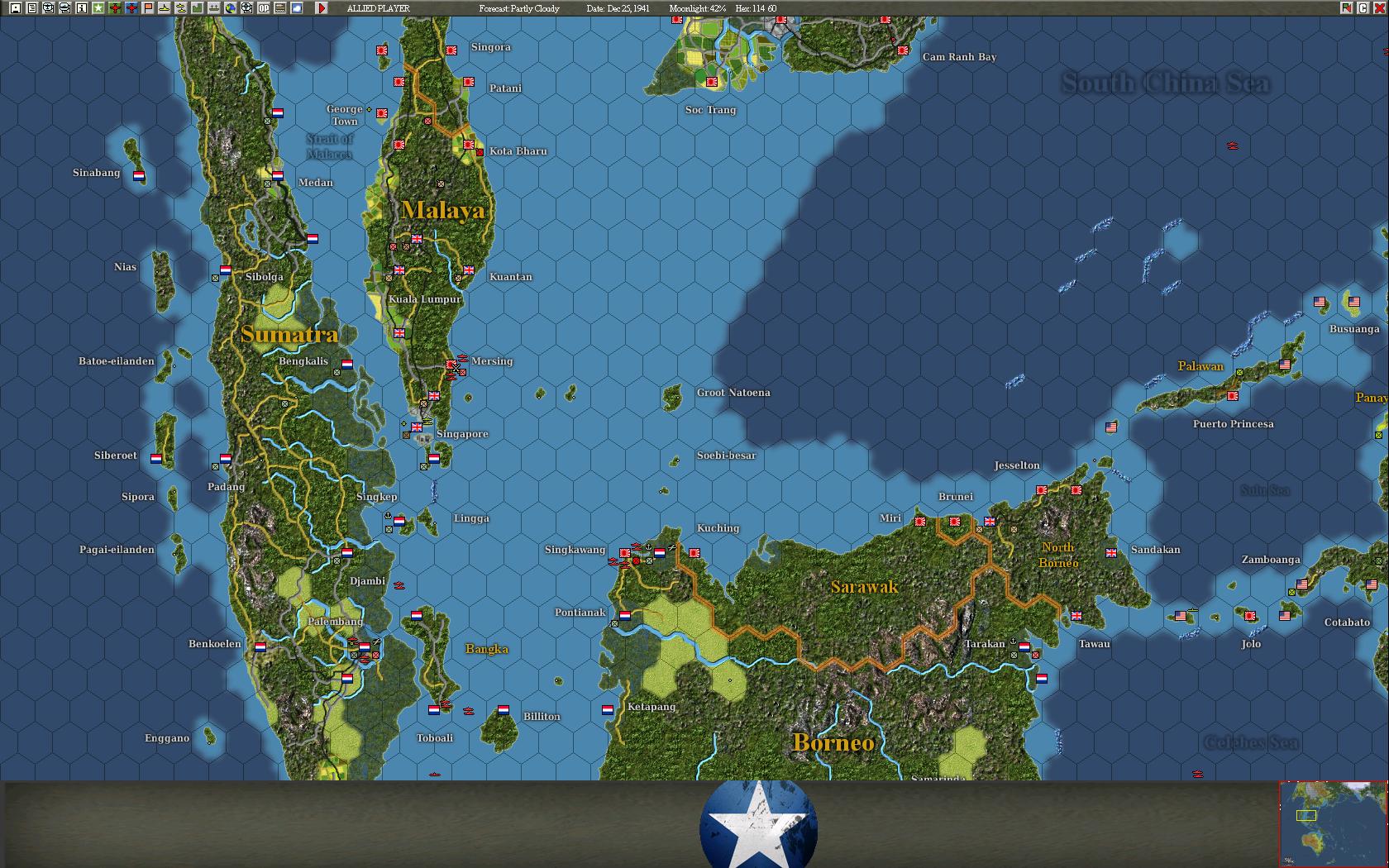Select the blue air combat plane icon
The height and width of the screenshot is (868, 1389).
[x=131, y=8]
